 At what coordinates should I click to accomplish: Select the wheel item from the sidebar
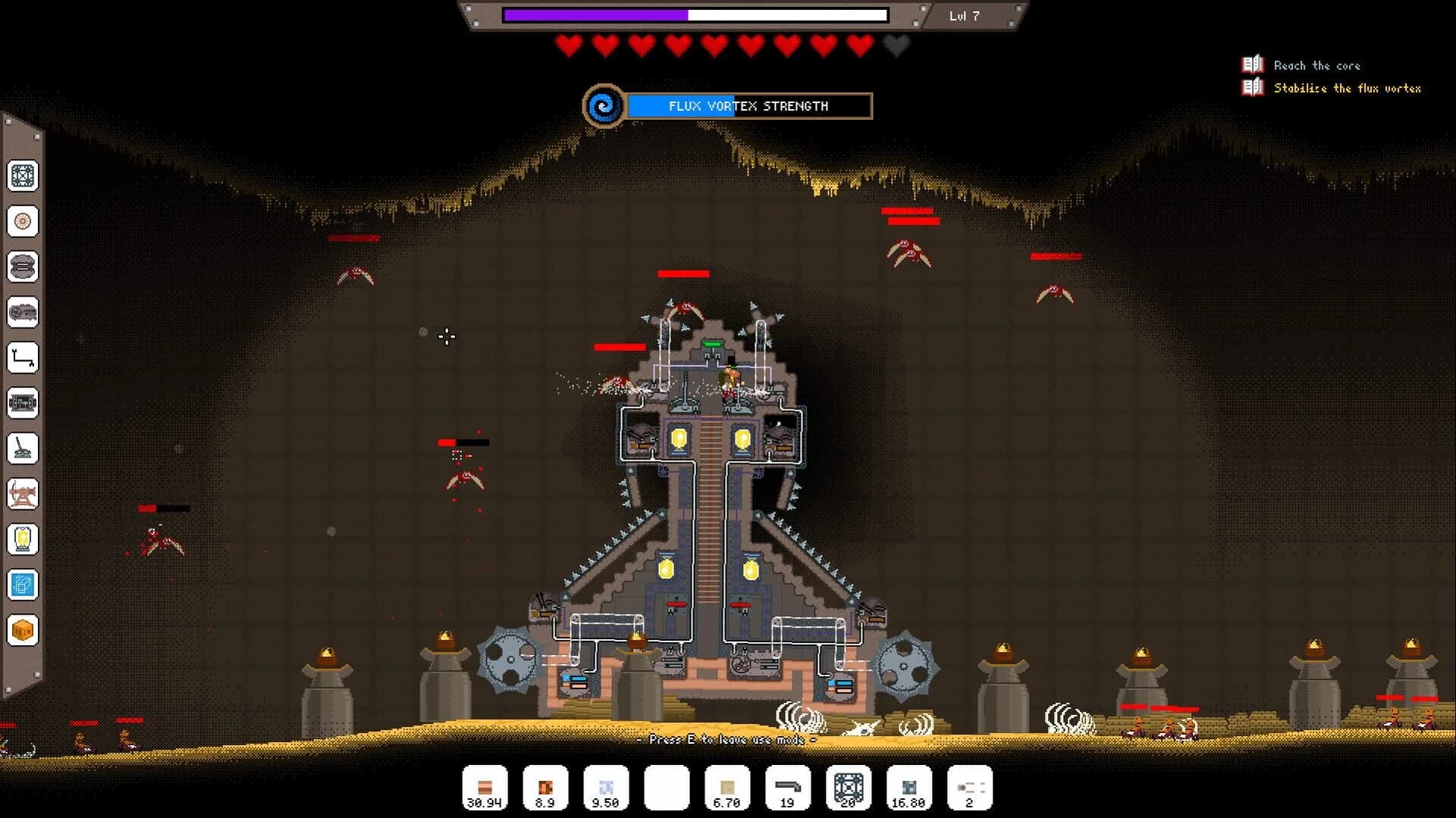(x=24, y=222)
